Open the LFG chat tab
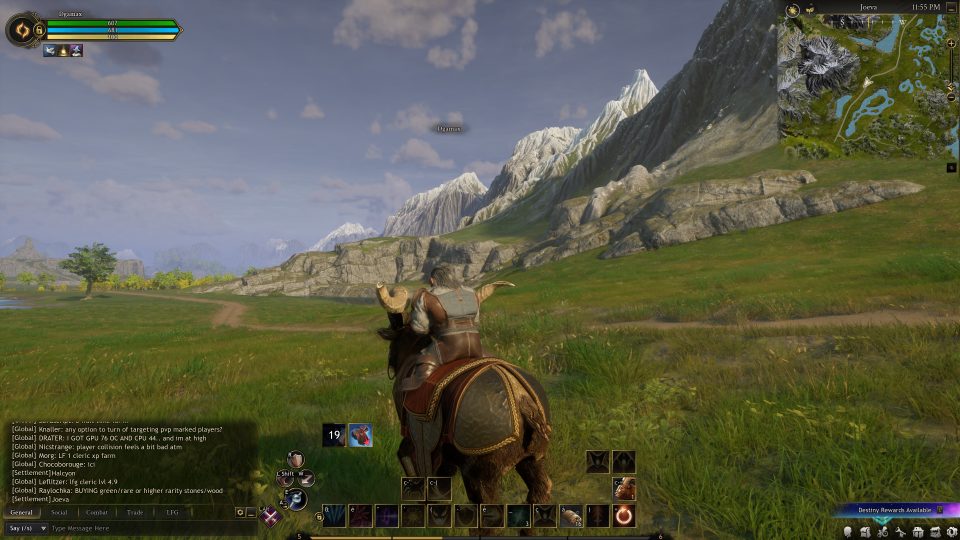 coord(172,512)
